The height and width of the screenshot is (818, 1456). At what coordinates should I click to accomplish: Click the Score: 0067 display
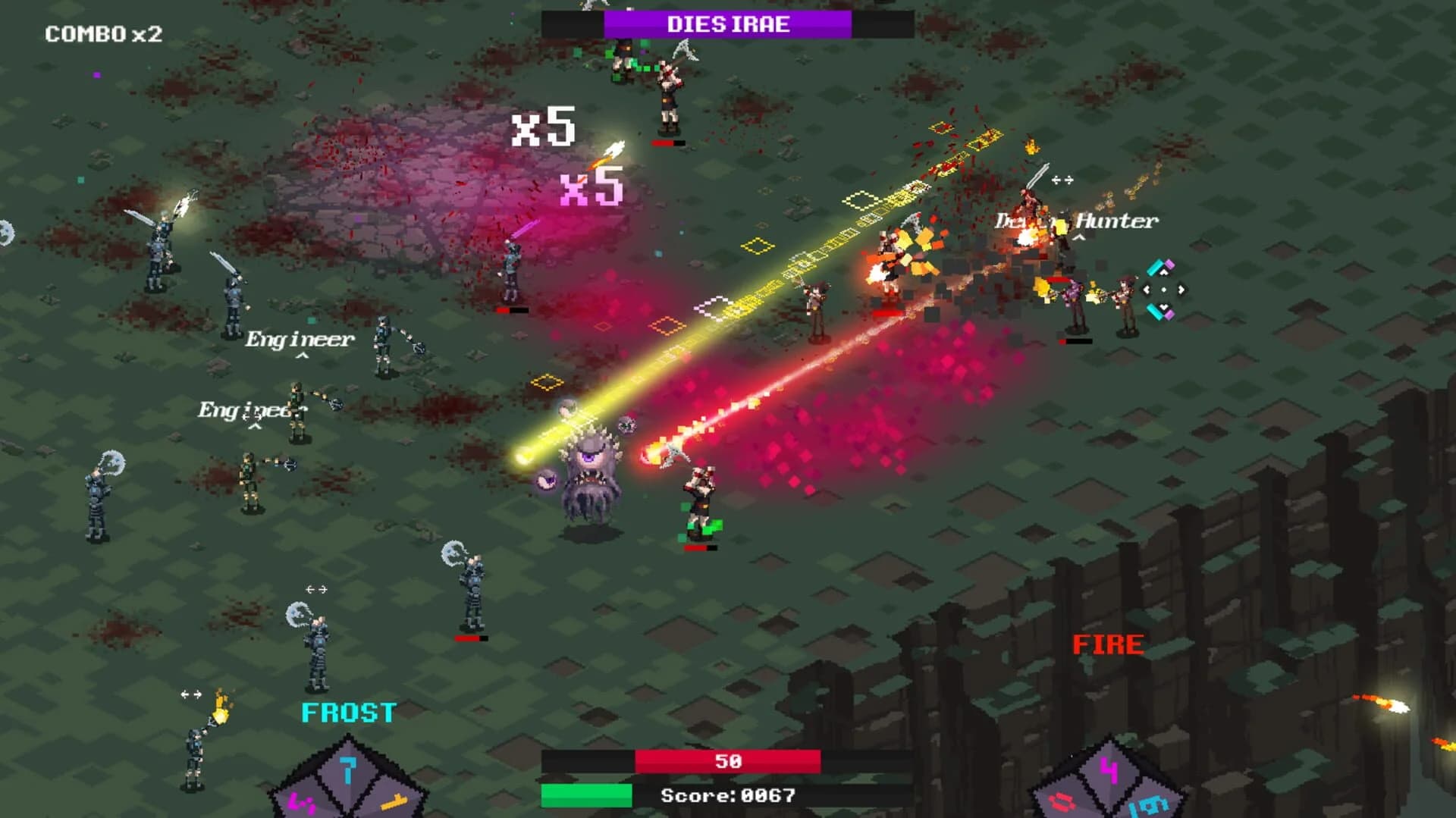click(726, 795)
